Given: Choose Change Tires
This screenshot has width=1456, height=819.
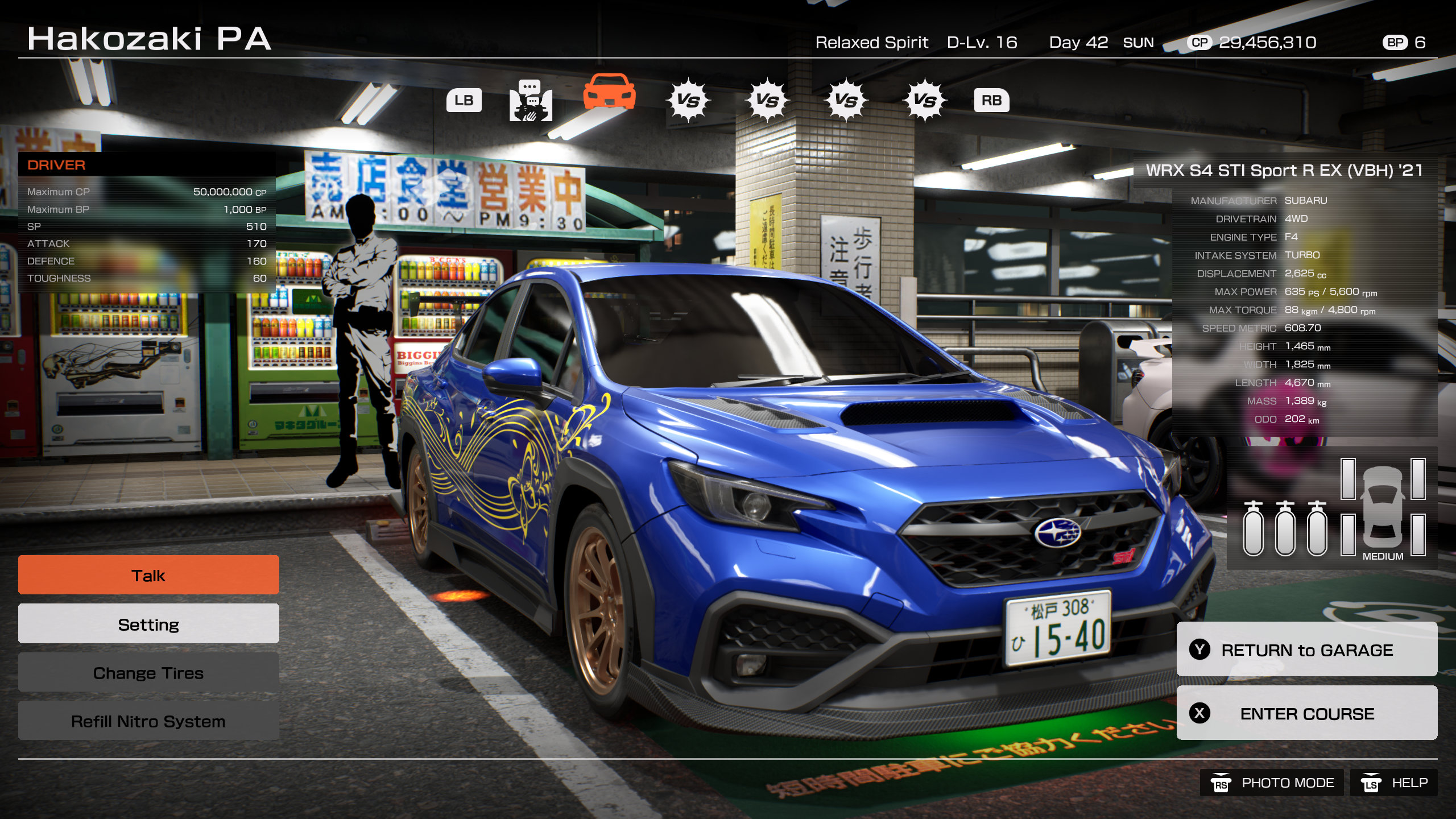Looking at the screenshot, I should (x=148, y=673).
